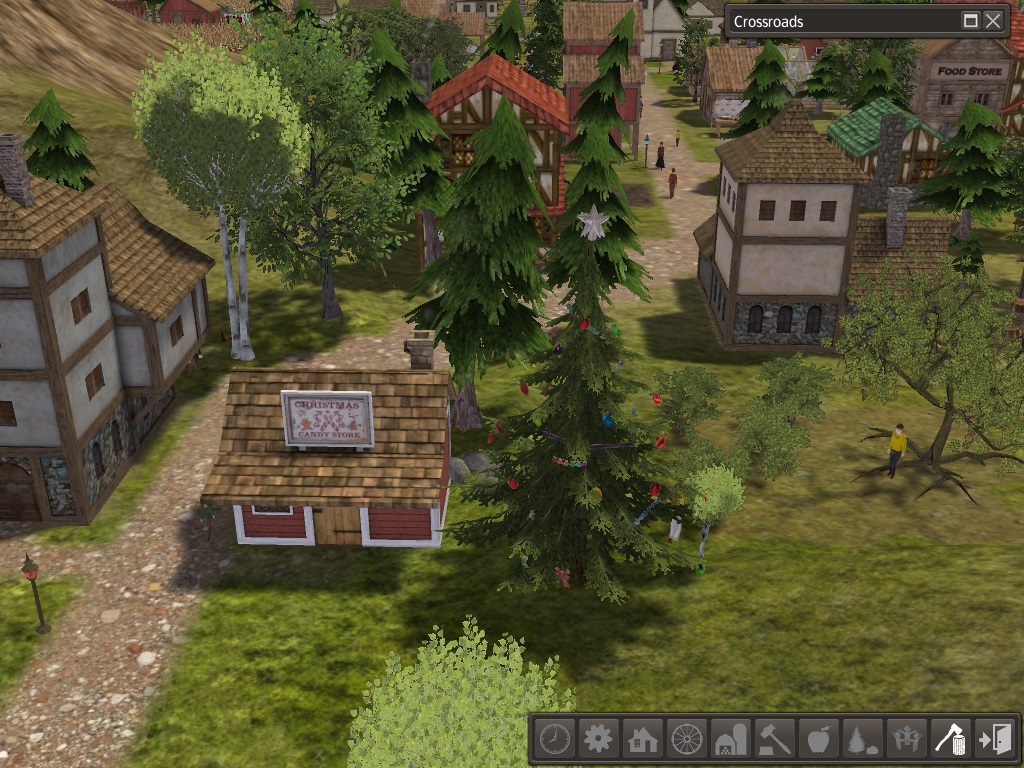The height and width of the screenshot is (768, 1024).
Task: Open the housing build menu
Action: pyautogui.click(x=642, y=740)
